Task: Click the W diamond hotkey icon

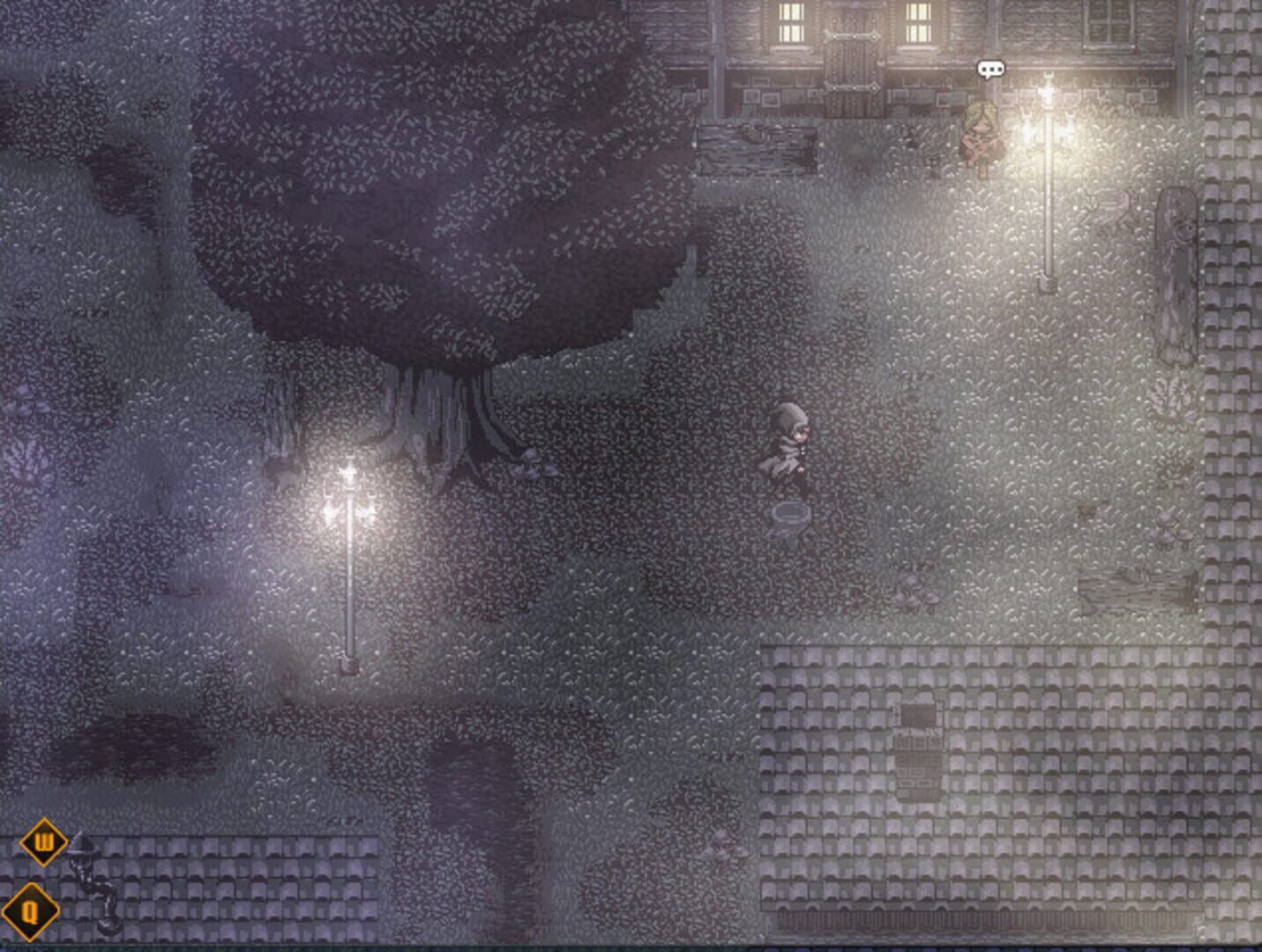Action: coord(41,842)
